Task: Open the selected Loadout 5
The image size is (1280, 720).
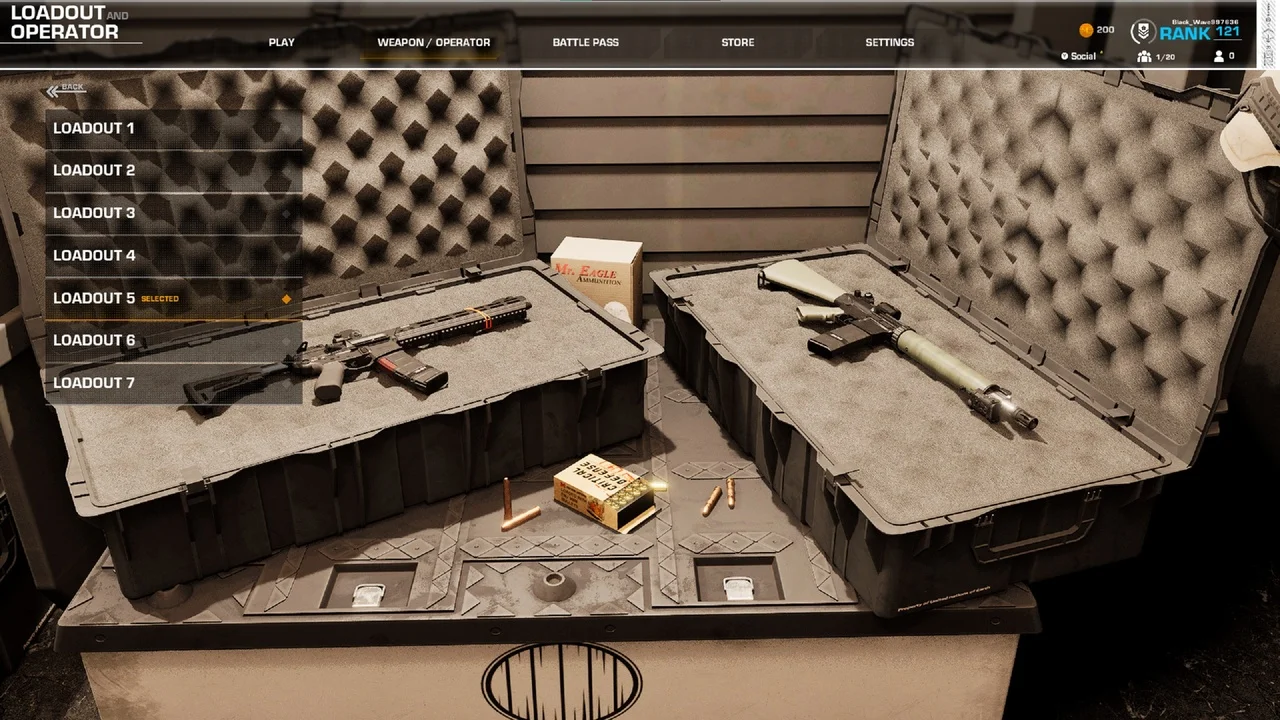Action: [173, 298]
